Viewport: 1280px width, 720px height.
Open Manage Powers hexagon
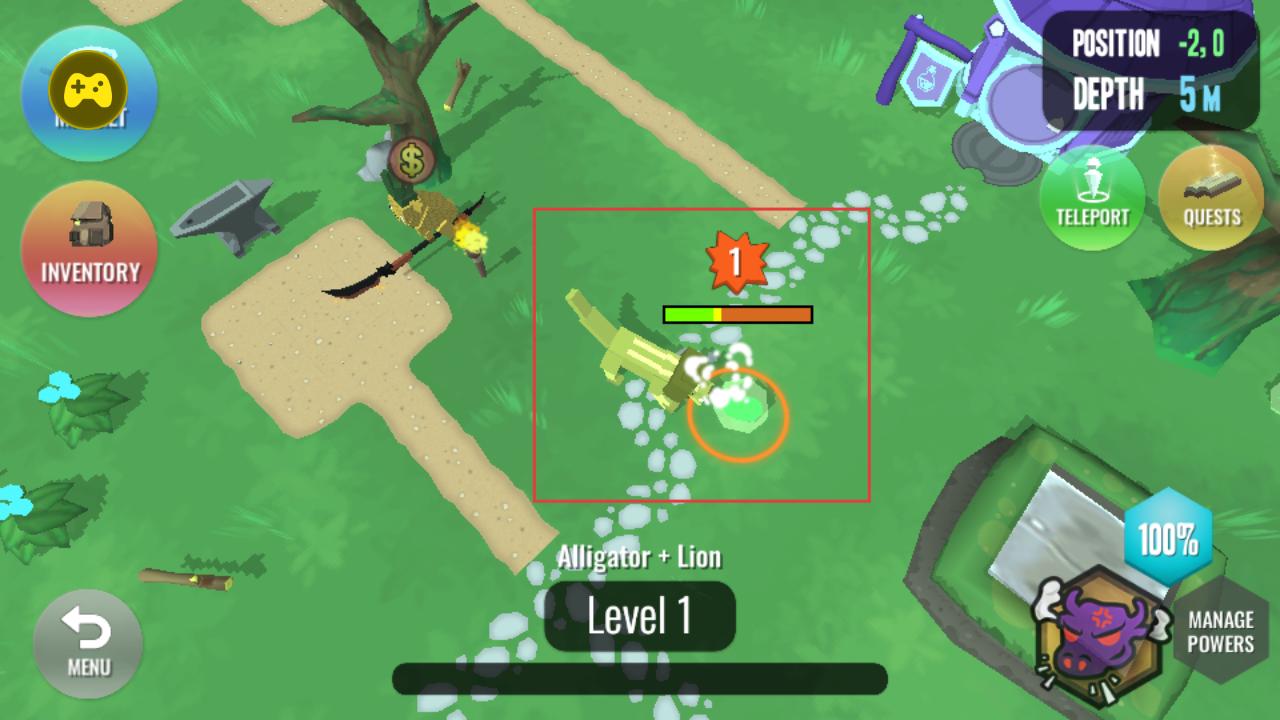click(1222, 632)
